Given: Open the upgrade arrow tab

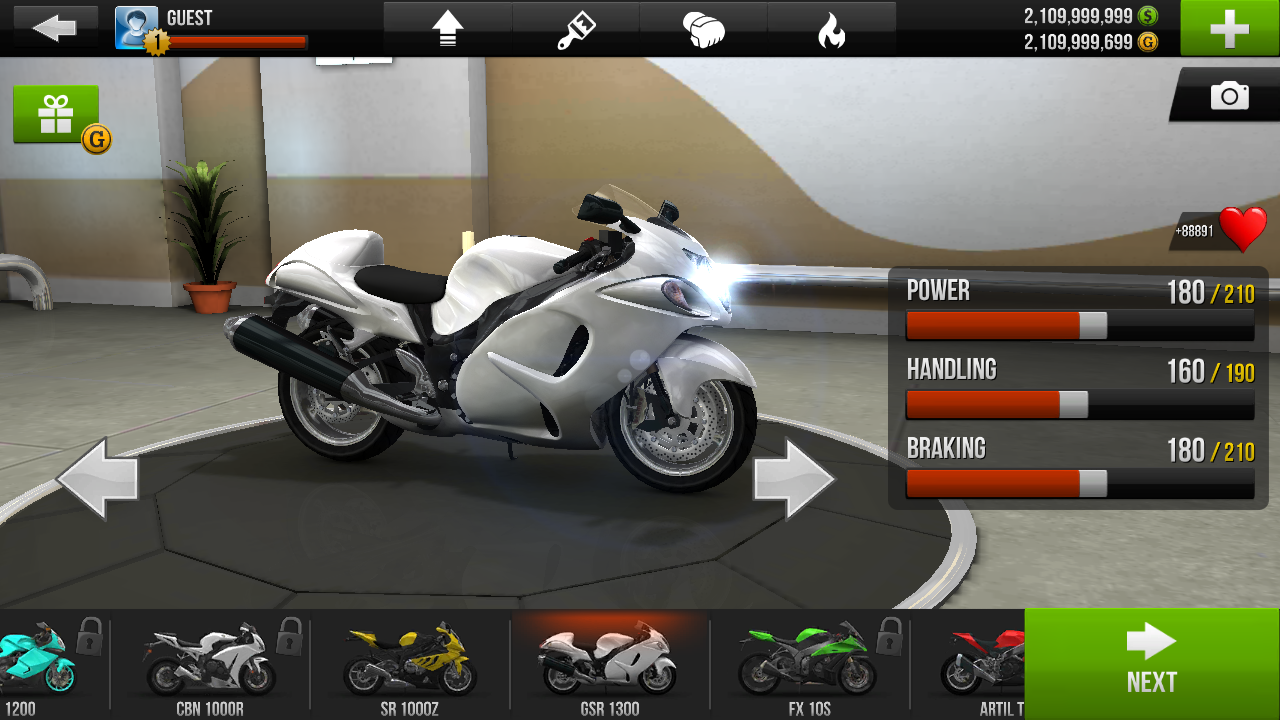Looking at the screenshot, I should click(x=447, y=30).
